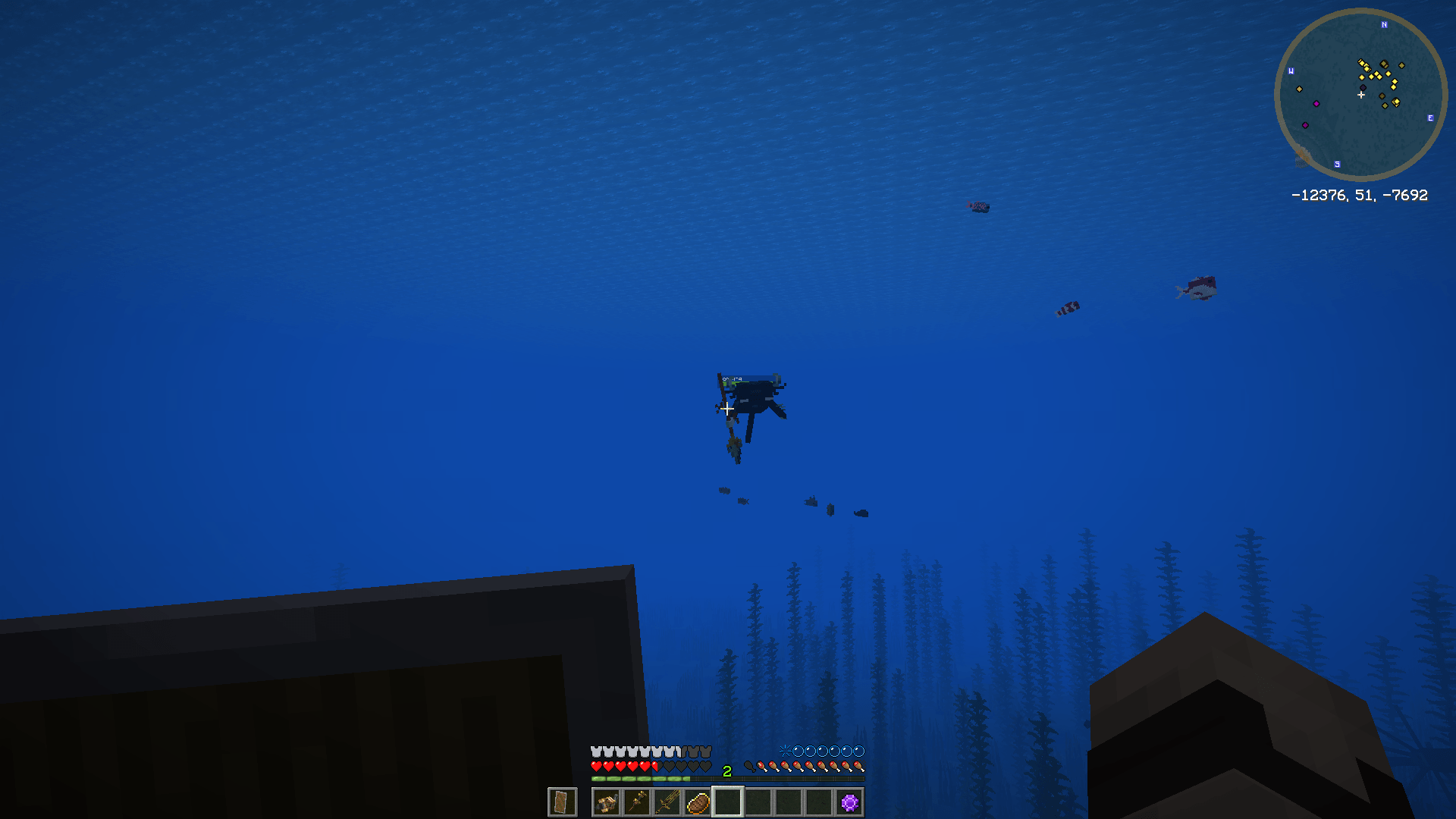Click the green experience progress bar
The height and width of the screenshot is (819, 1456).
coord(639,778)
